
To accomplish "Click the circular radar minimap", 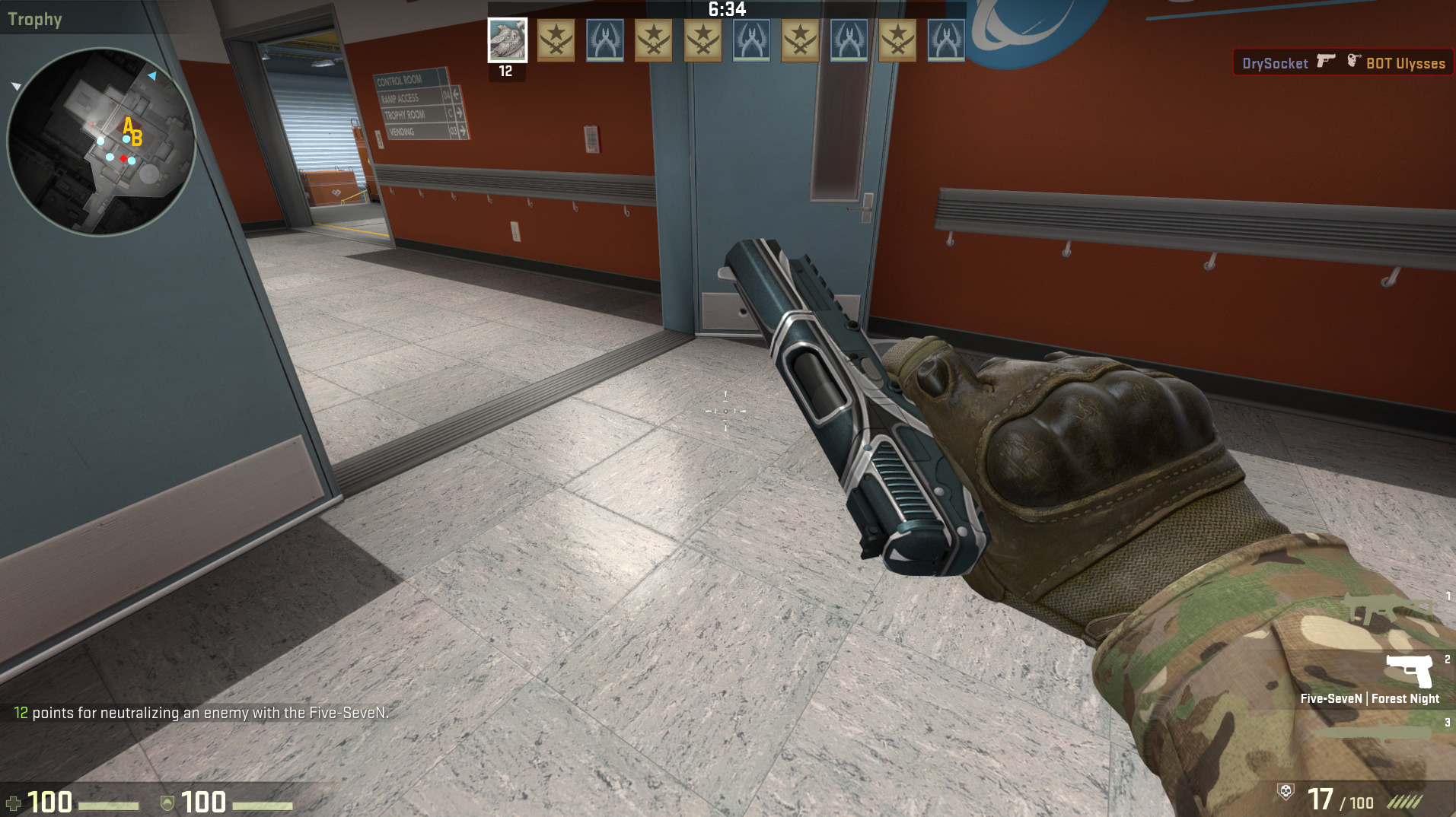I will [x=101, y=141].
